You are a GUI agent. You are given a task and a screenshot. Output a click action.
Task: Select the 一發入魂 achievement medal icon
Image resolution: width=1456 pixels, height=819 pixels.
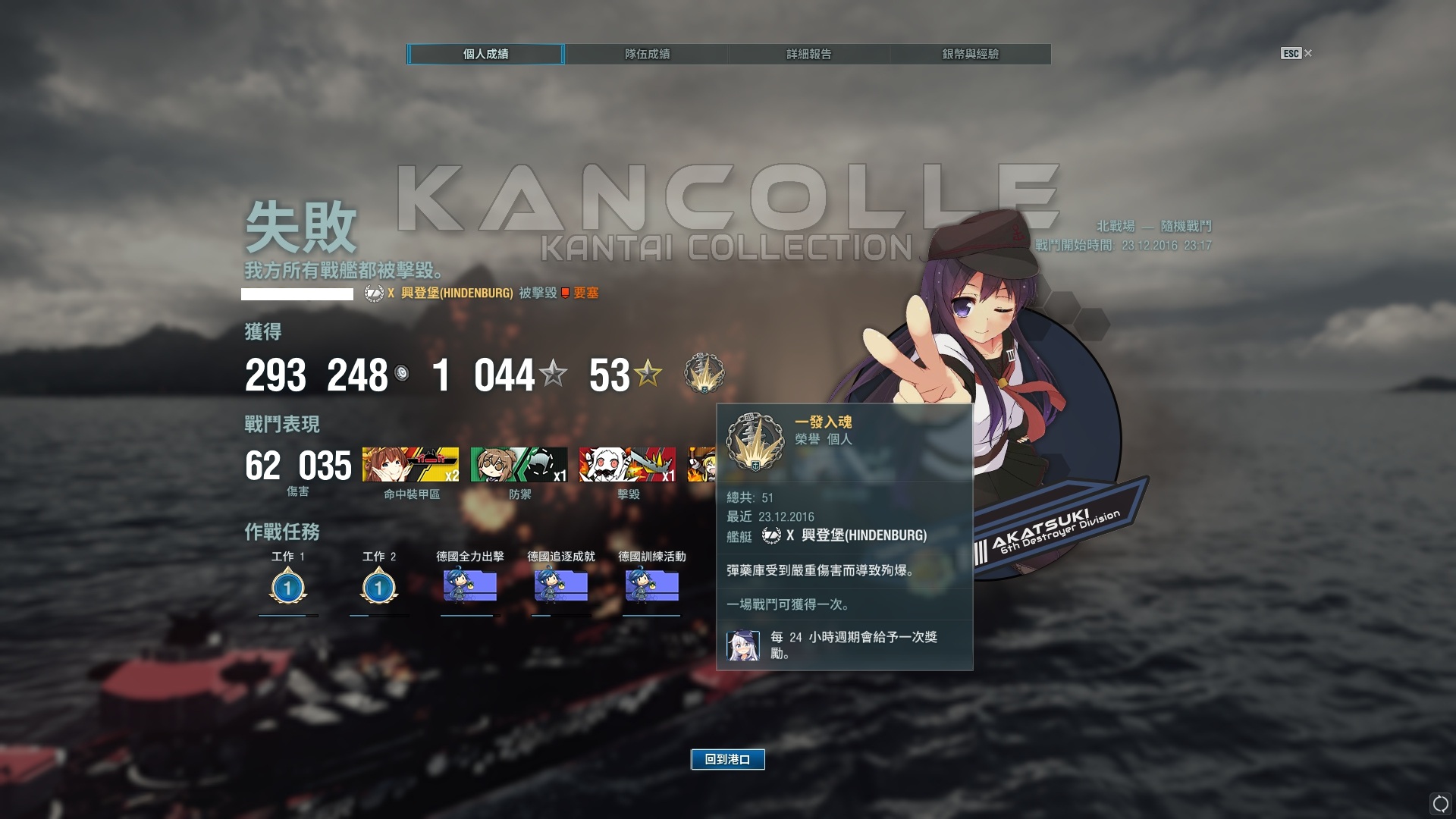click(704, 373)
